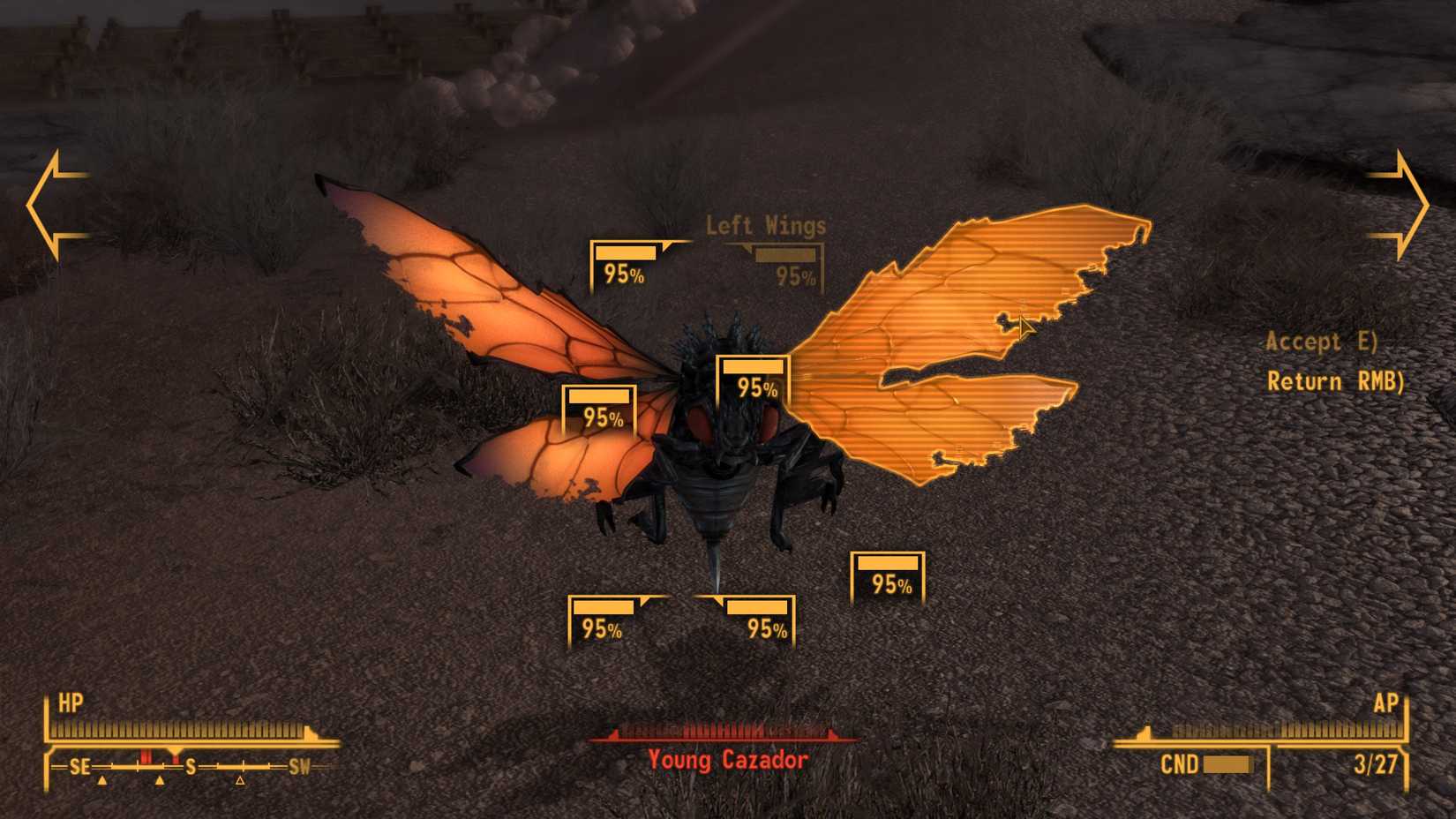The width and height of the screenshot is (1456, 819).
Task: Click the SE marker on the compass
Action: pyautogui.click(x=79, y=767)
